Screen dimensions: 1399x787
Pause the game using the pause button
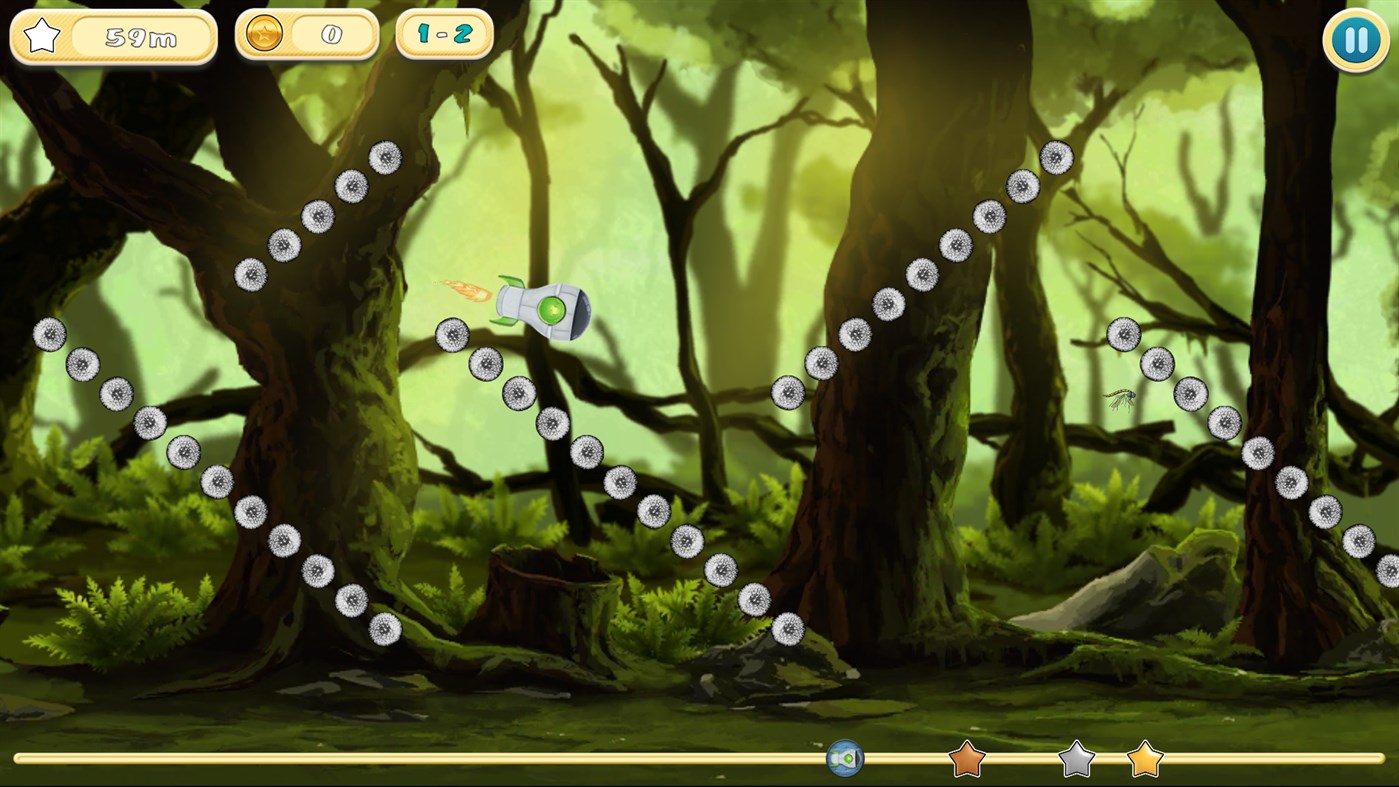click(x=1355, y=39)
